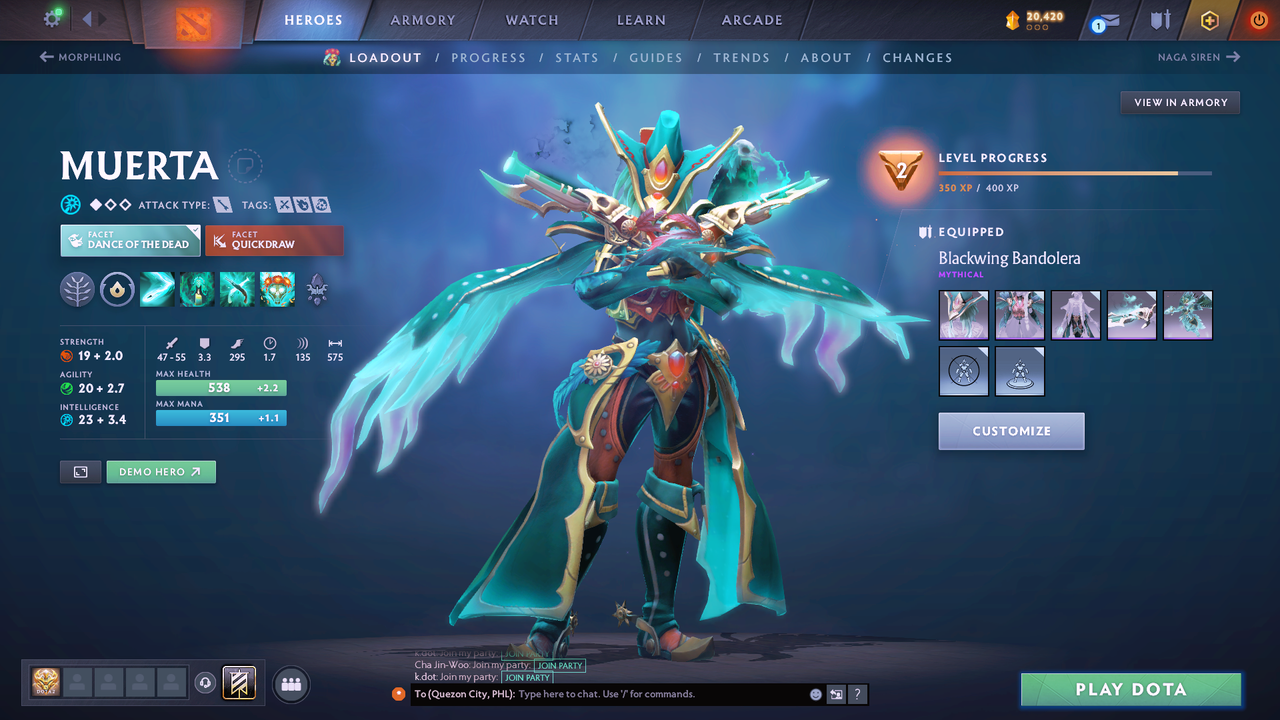Image resolution: width=1280 pixels, height=720 pixels.
Task: Select the Dance of the Dead facet
Action: [x=130, y=240]
